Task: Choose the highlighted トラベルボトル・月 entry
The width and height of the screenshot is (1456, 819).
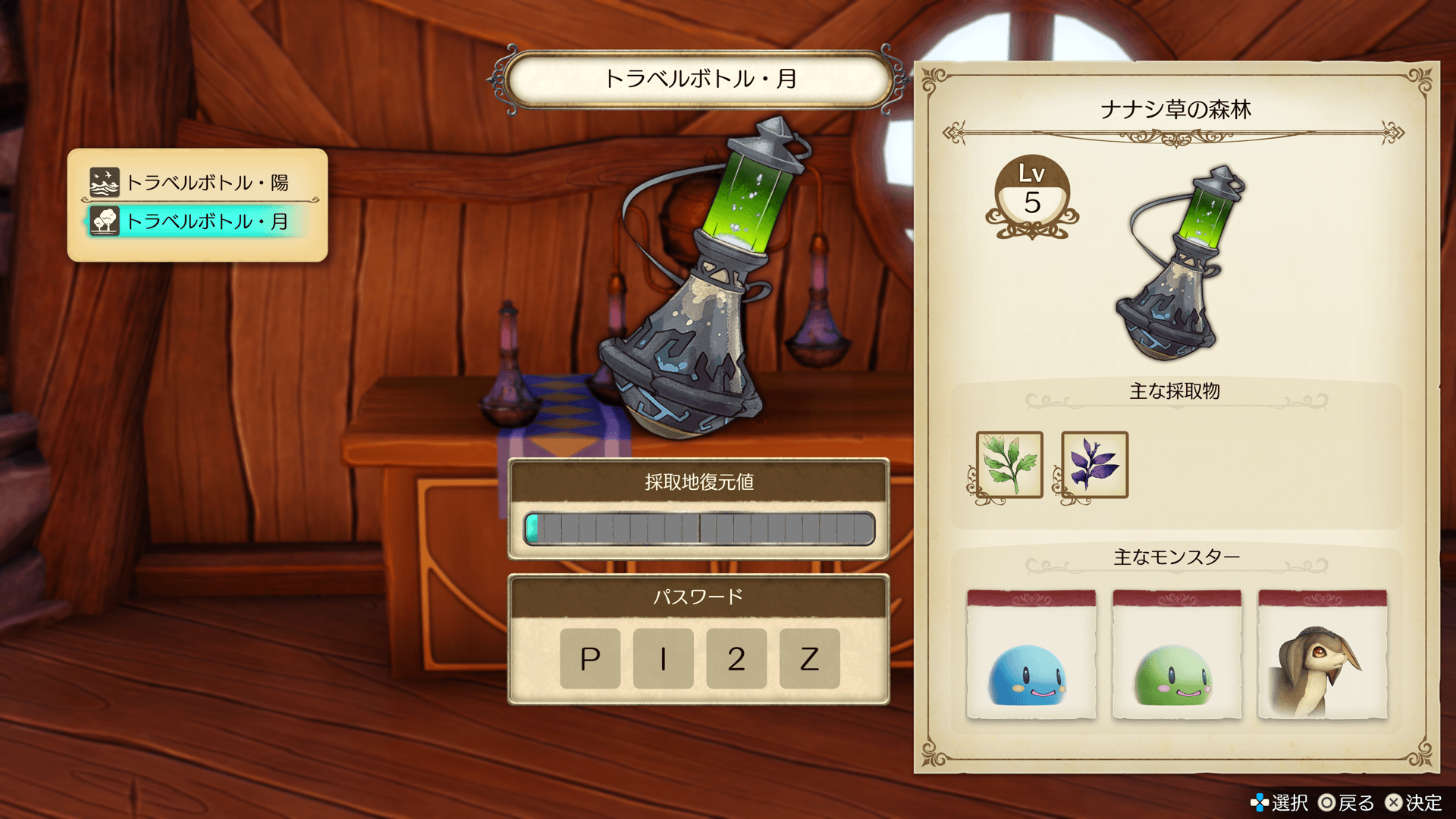Action: coord(197,221)
